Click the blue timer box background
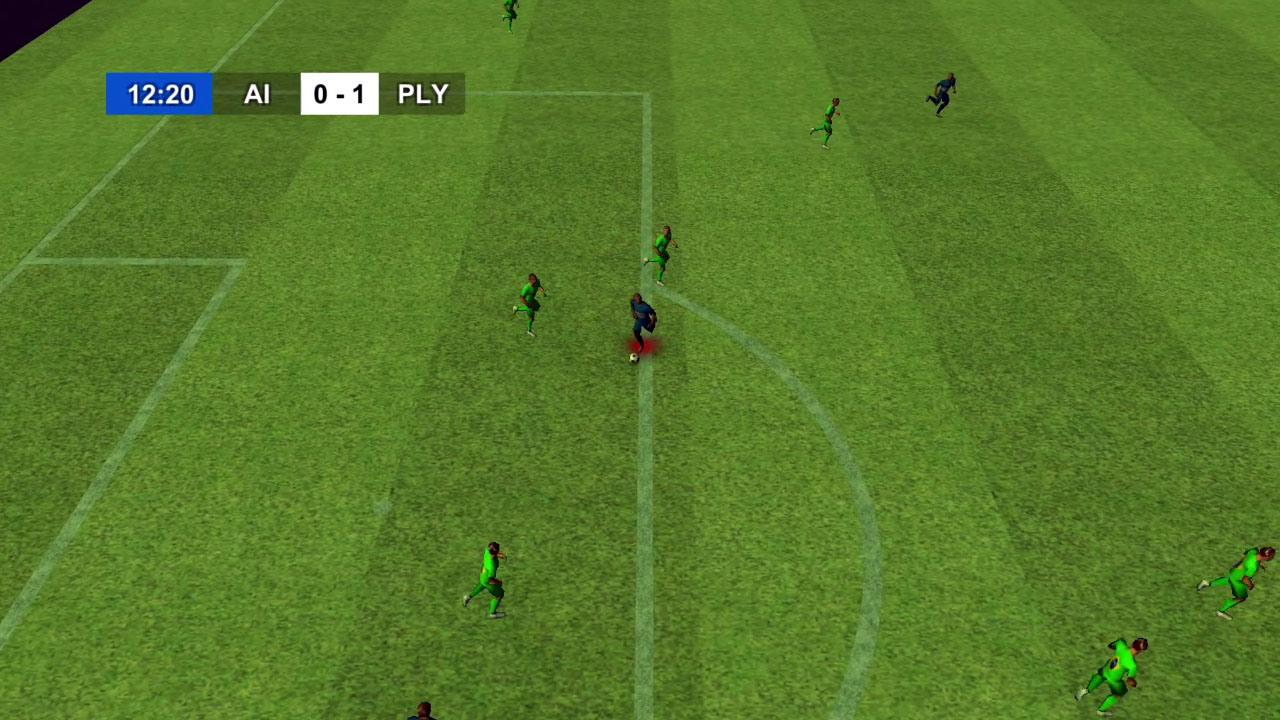Viewport: 1280px width, 720px height. [x=158, y=94]
